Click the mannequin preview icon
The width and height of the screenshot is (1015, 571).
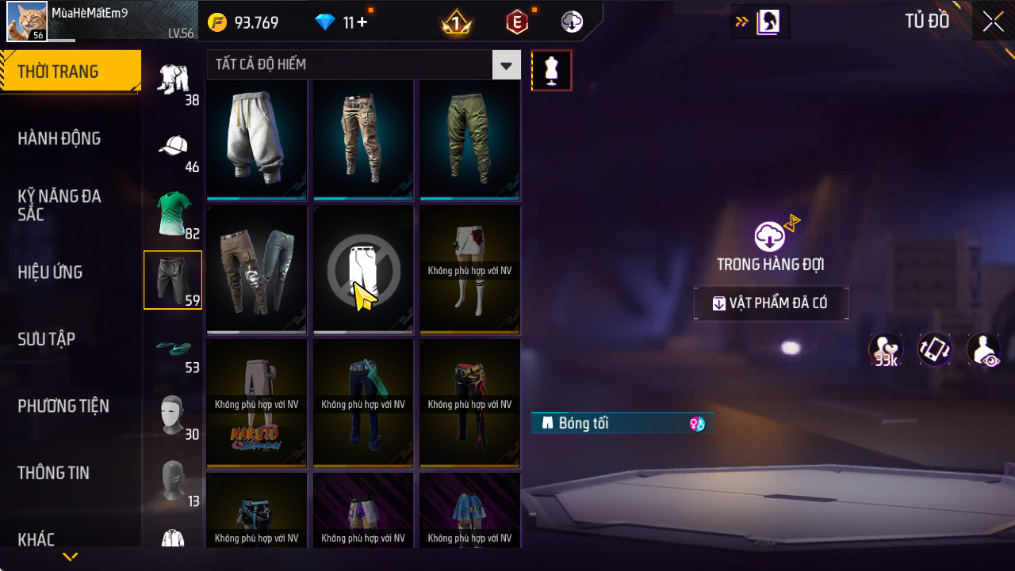tap(551, 70)
